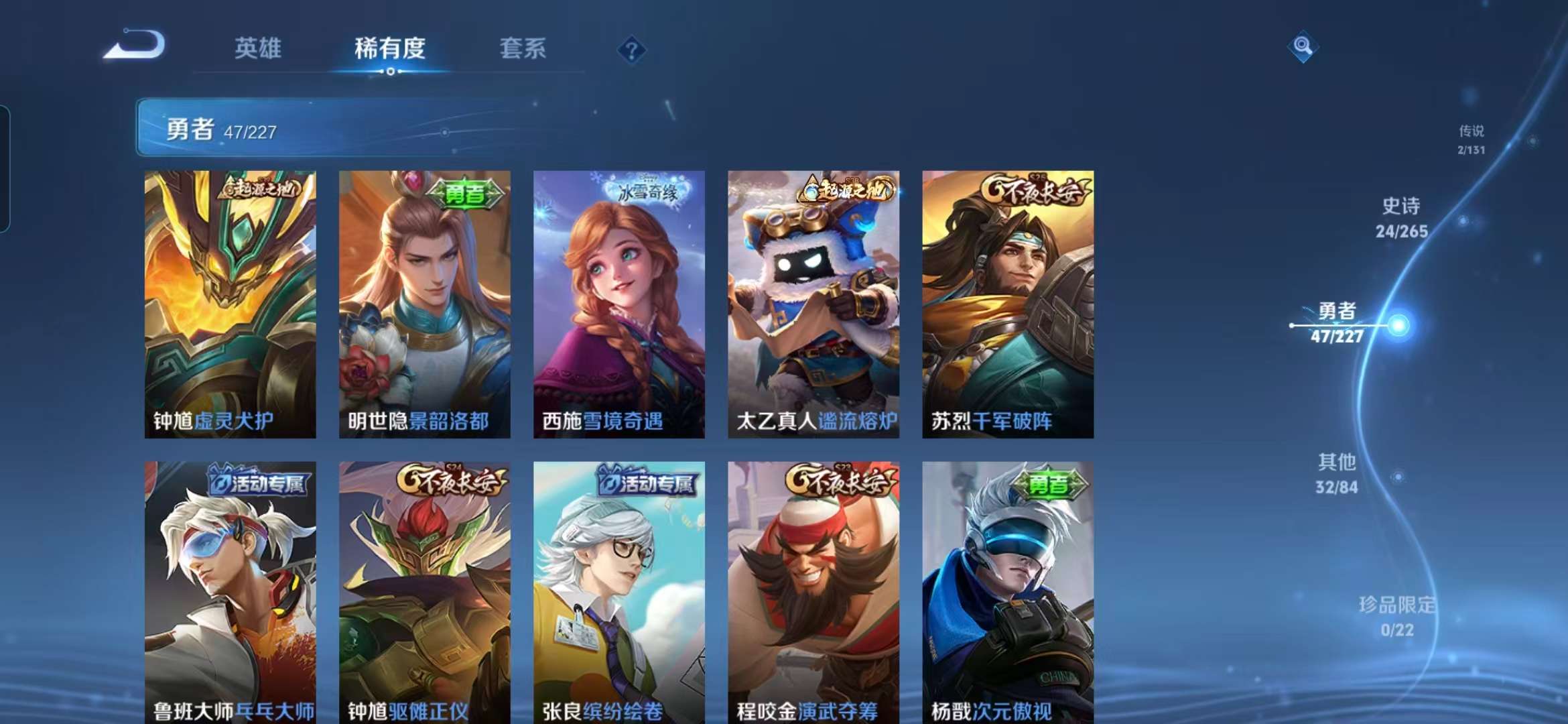Open the search function via magnifier icon

click(1303, 45)
